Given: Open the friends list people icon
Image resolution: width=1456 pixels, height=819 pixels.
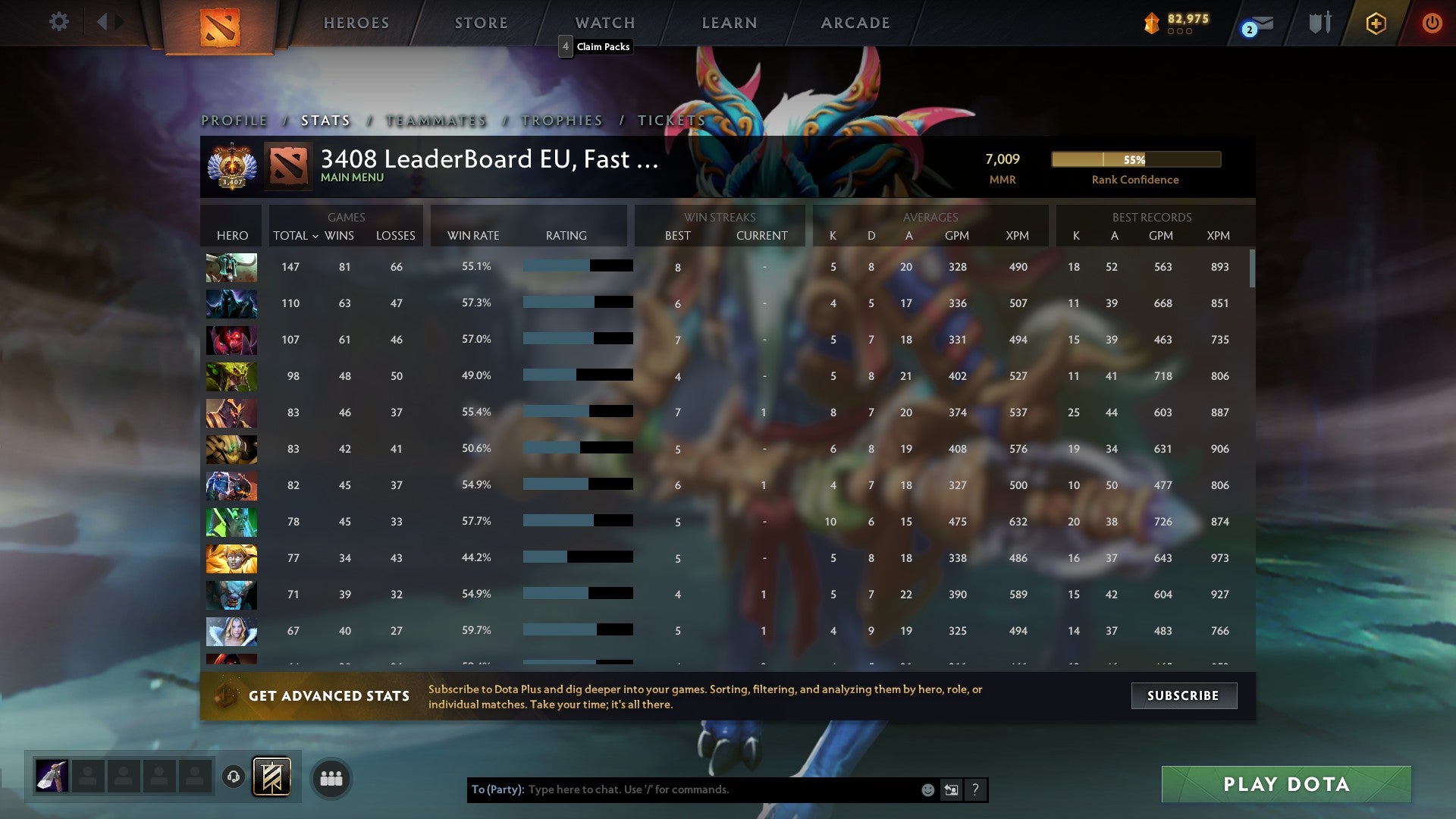Looking at the screenshot, I should pos(331,777).
